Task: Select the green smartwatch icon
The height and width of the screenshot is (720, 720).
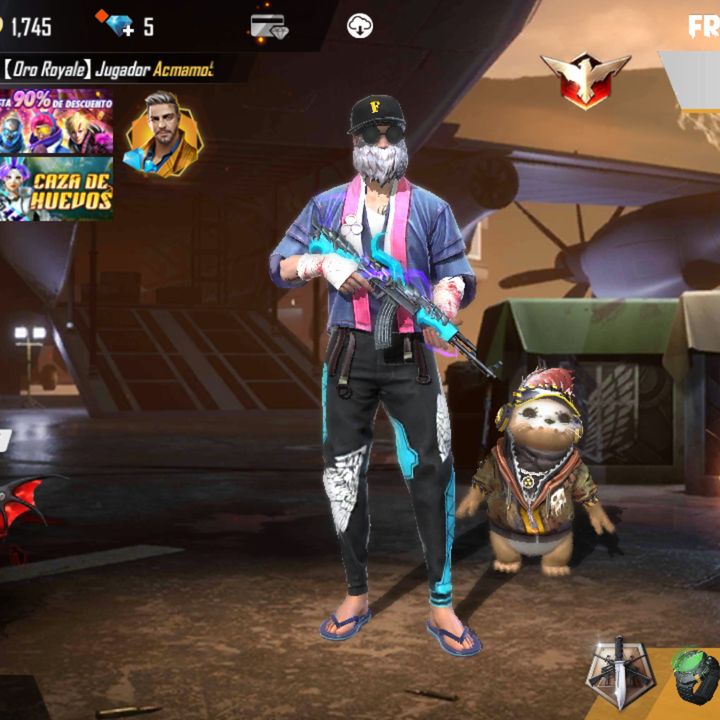Action: point(693,676)
